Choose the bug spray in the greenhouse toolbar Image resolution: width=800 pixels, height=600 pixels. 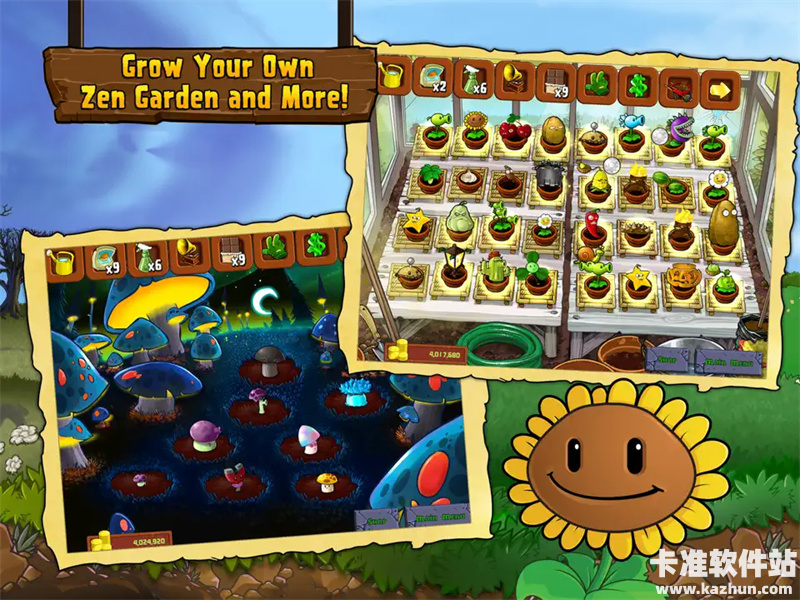coord(474,80)
